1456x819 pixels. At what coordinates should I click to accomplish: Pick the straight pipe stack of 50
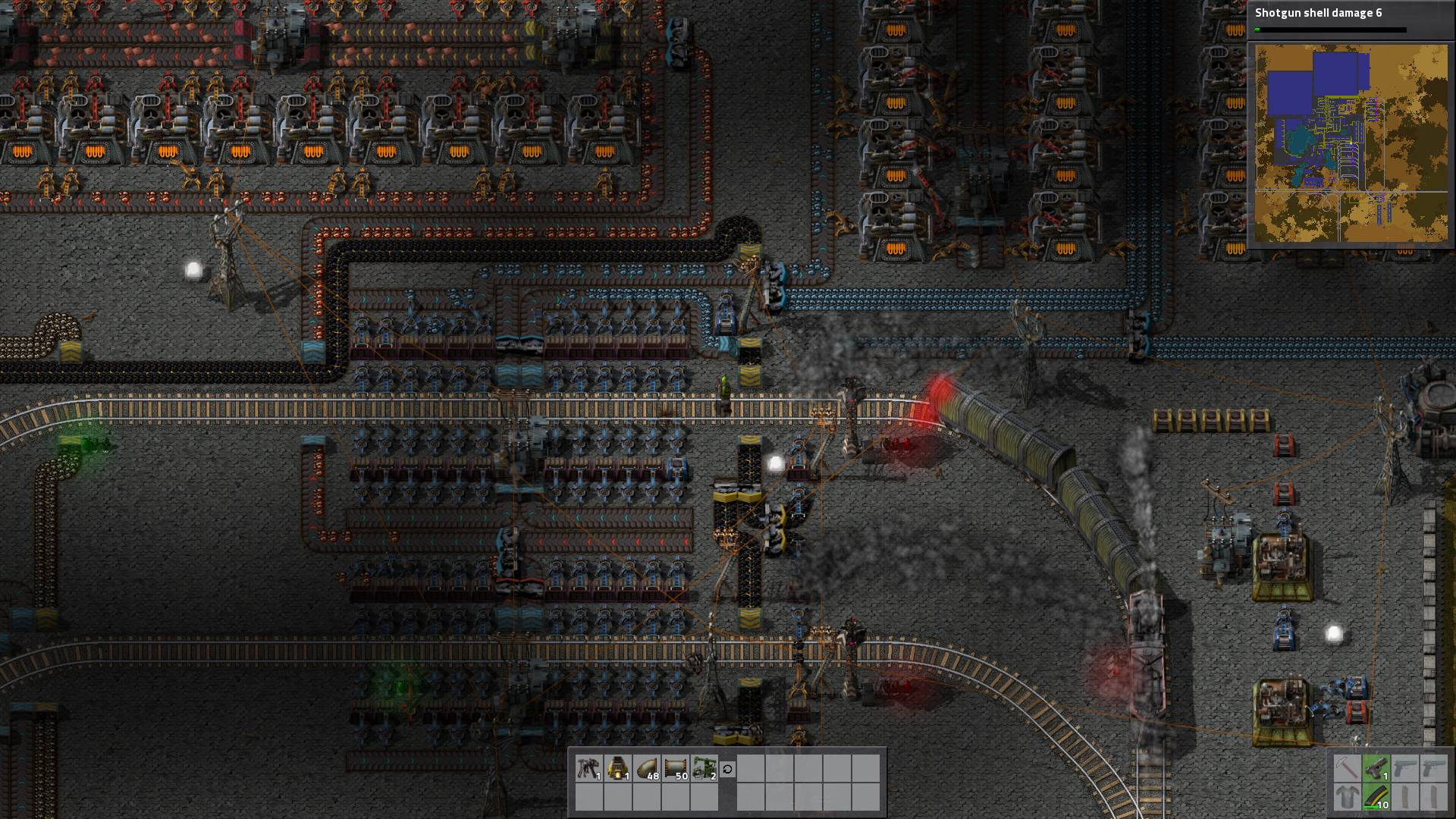point(676,768)
